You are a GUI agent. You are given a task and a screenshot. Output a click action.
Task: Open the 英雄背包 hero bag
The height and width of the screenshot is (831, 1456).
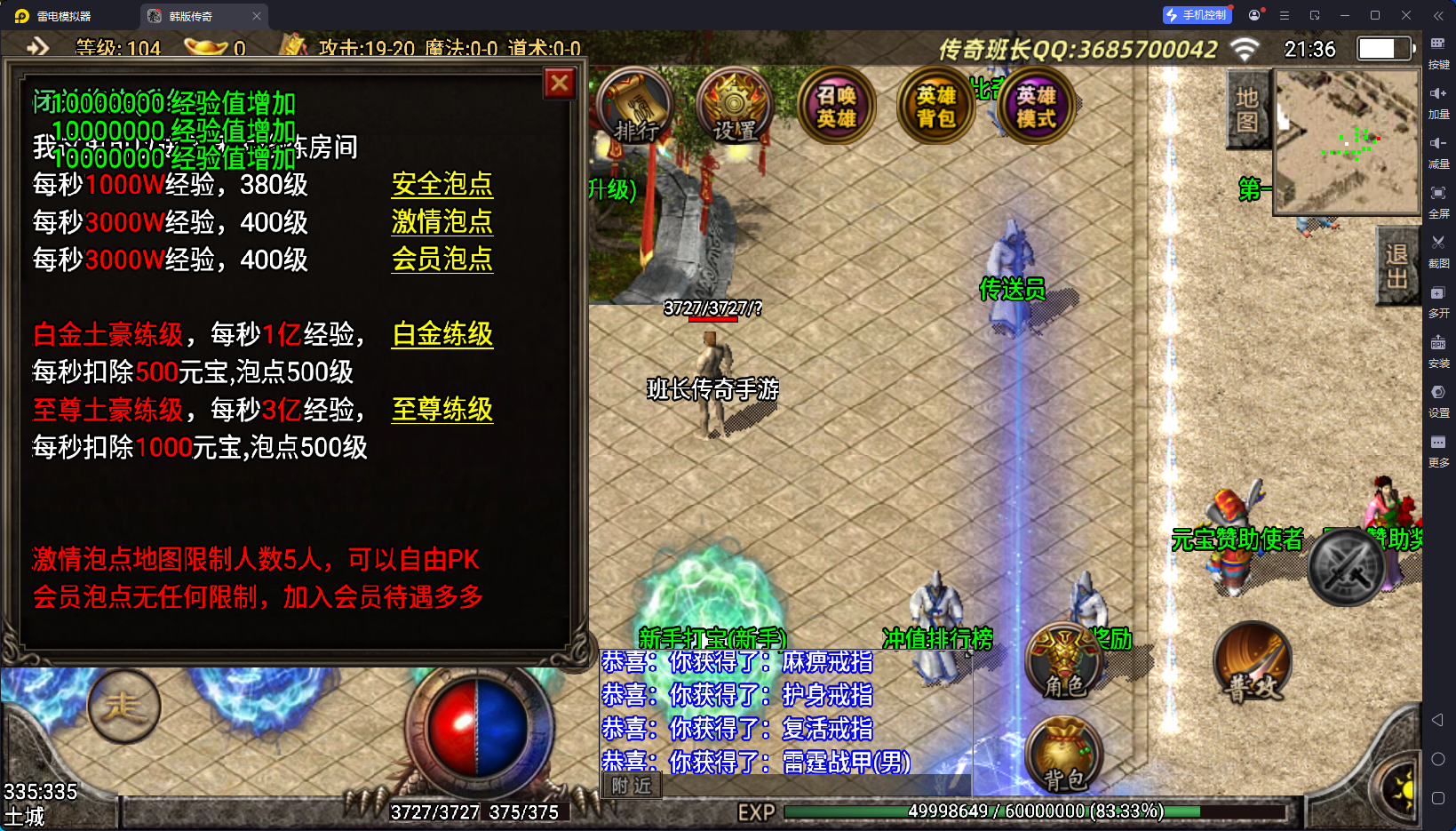[936, 107]
